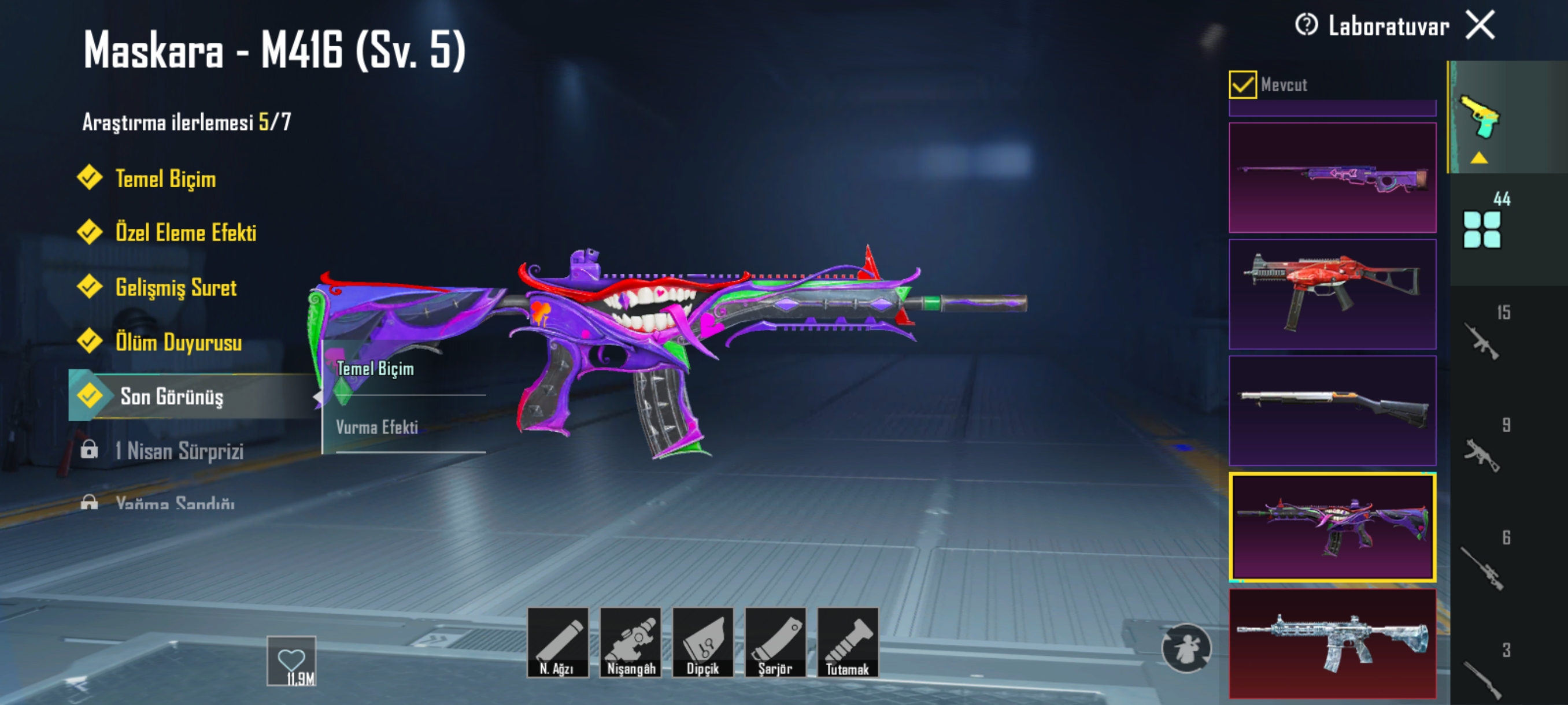Select the icy white M416 skin thumbnail

[x=1332, y=644]
